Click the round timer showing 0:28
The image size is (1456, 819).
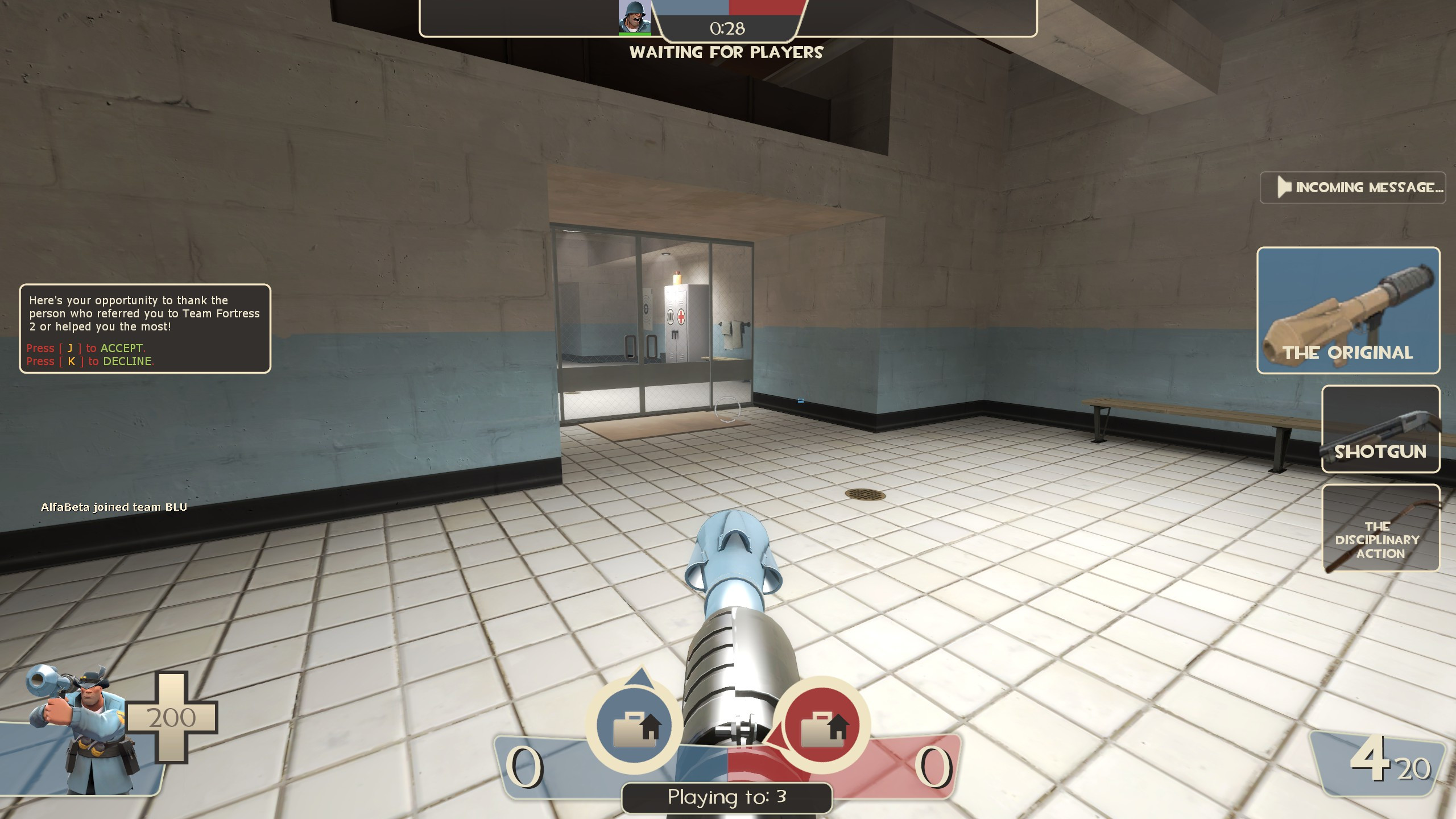[727, 27]
